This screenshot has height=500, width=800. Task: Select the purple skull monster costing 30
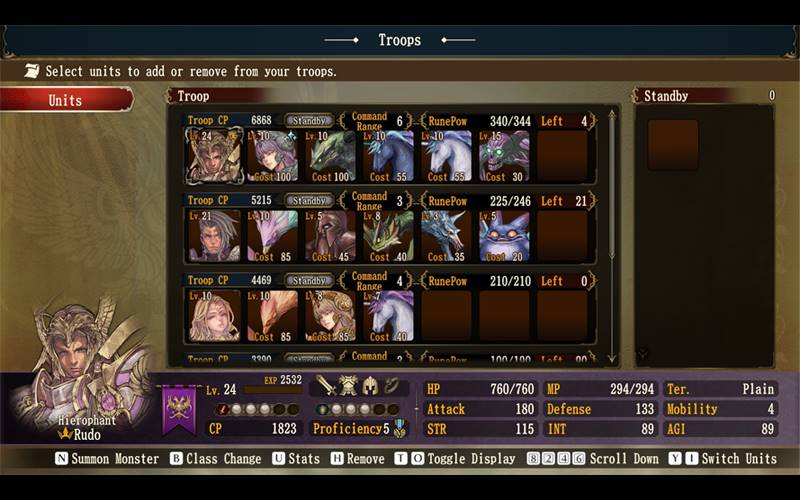(505, 155)
